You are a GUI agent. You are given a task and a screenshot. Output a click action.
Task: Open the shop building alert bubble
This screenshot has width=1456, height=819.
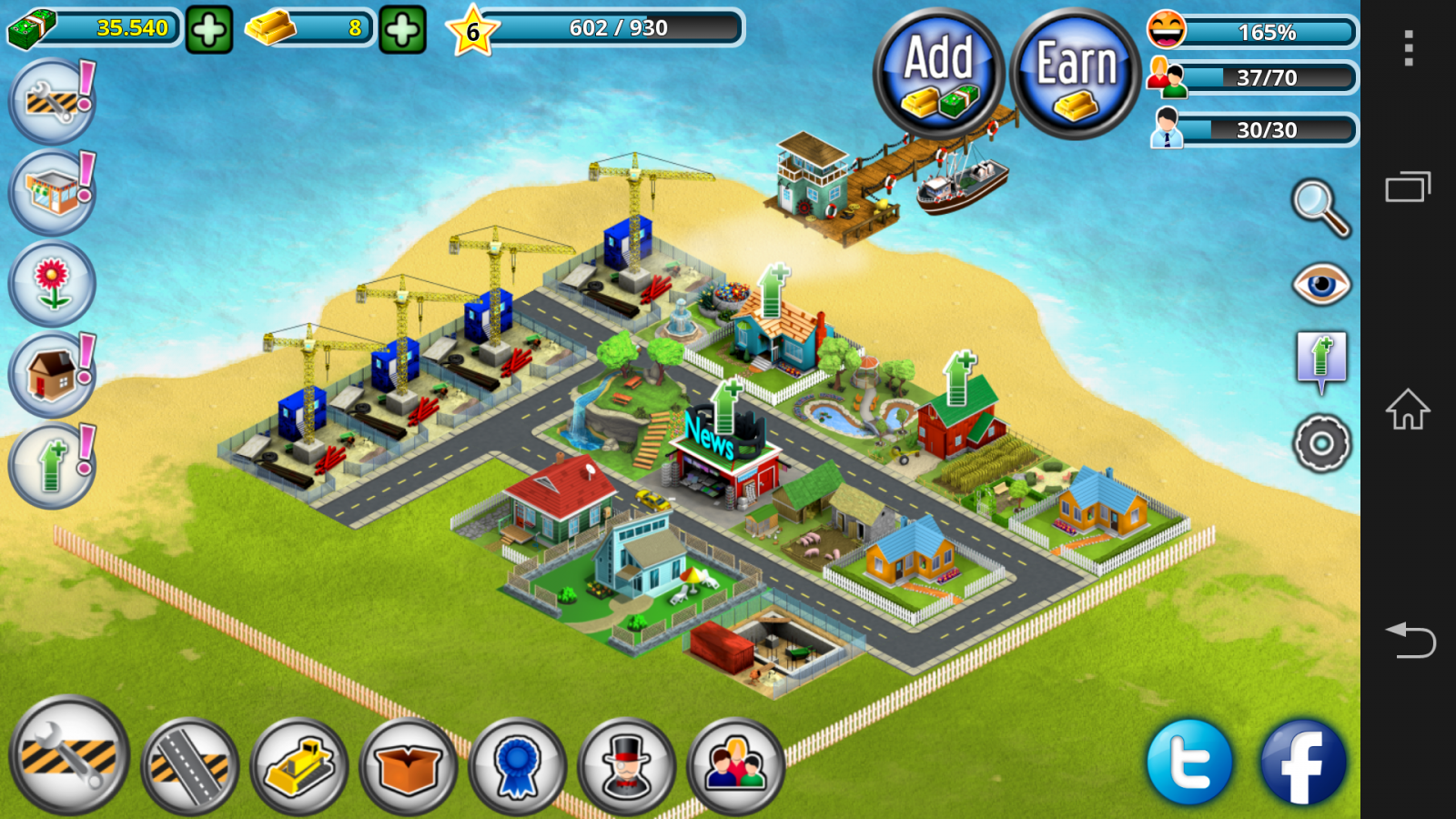[52, 192]
